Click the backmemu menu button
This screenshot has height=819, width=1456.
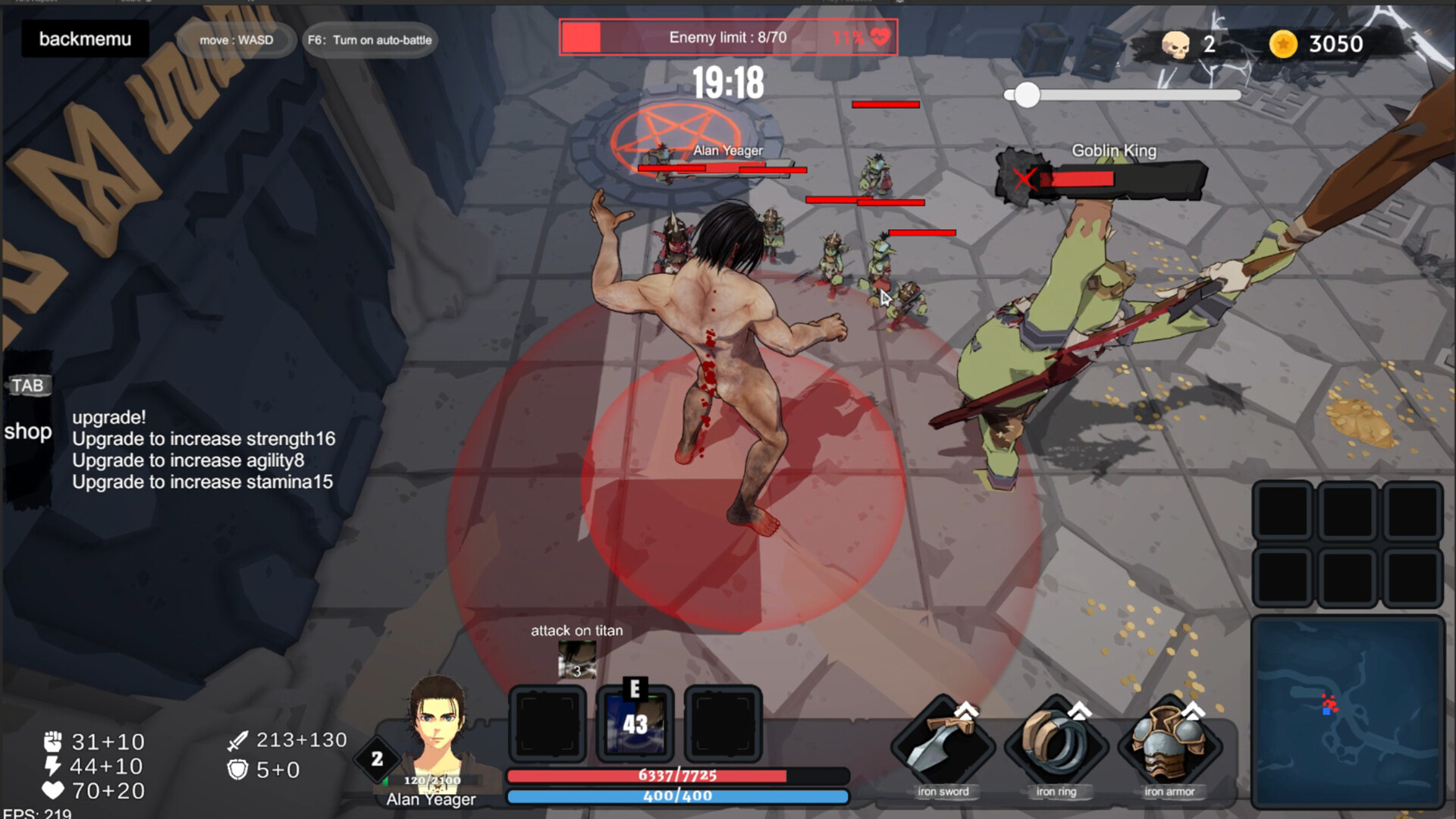[83, 38]
